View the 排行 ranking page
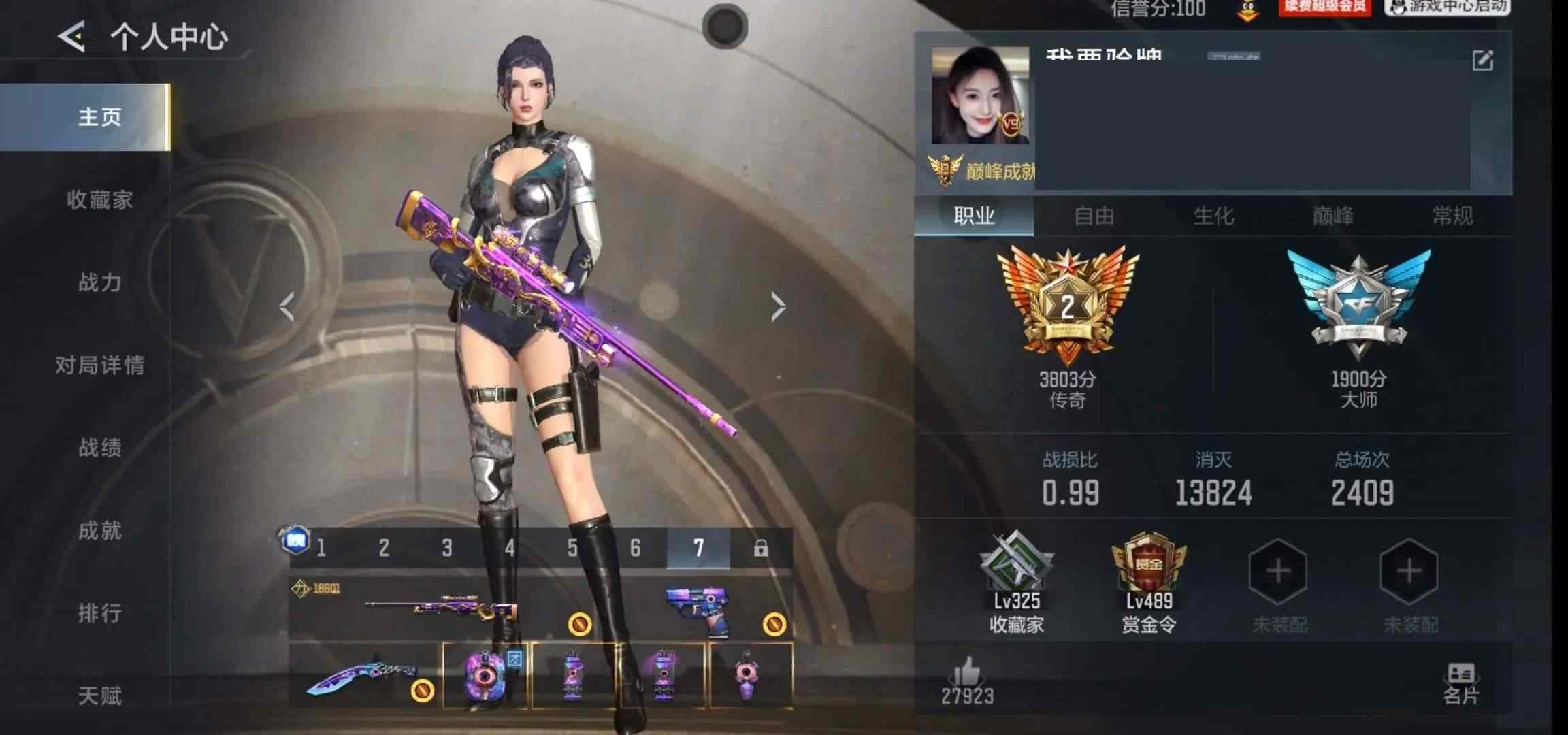1568x735 pixels. point(99,612)
